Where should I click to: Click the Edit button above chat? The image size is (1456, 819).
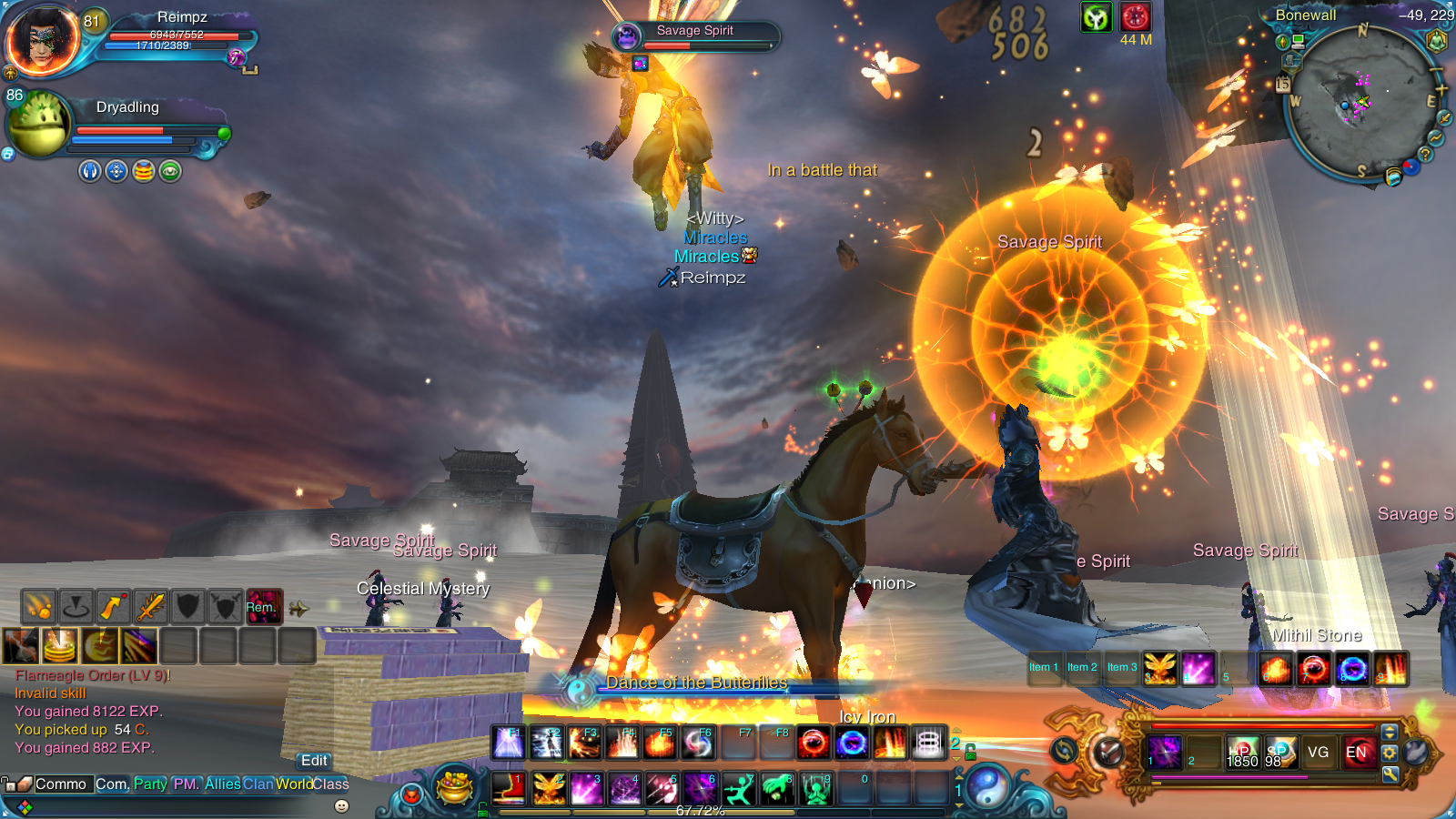pos(314,761)
